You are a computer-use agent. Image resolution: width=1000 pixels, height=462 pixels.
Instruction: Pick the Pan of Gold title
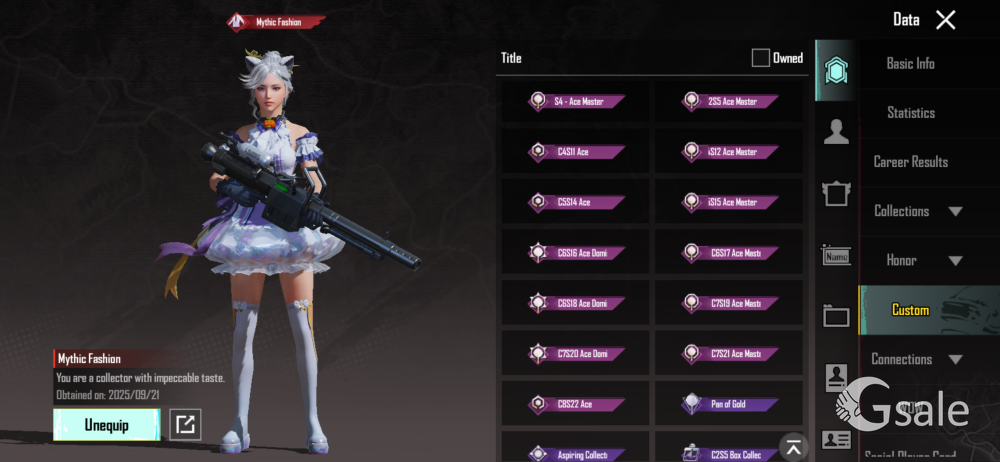pos(729,404)
